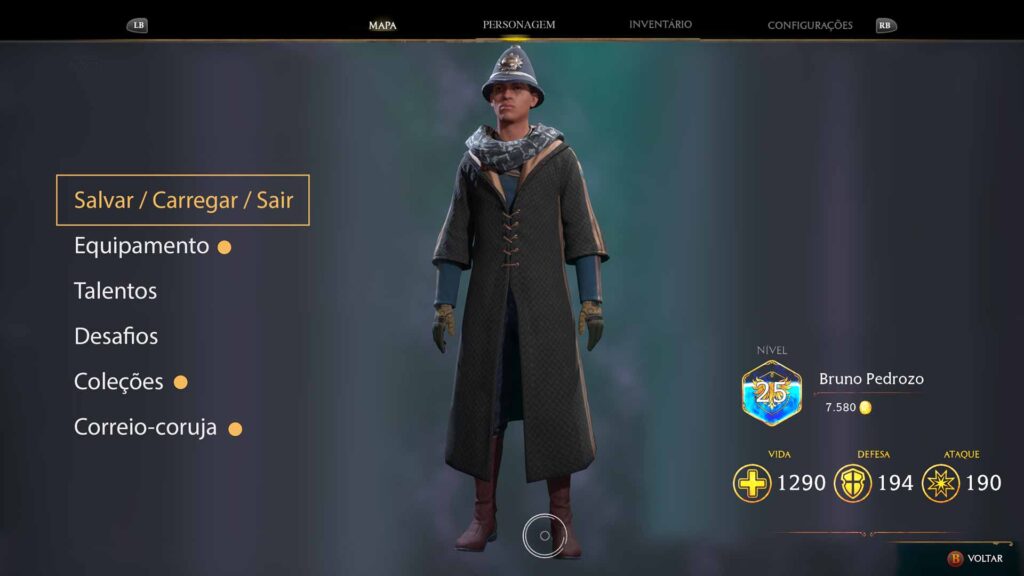This screenshot has height=576, width=1024.
Task: Open the Talentos menu
Action: [x=115, y=291]
